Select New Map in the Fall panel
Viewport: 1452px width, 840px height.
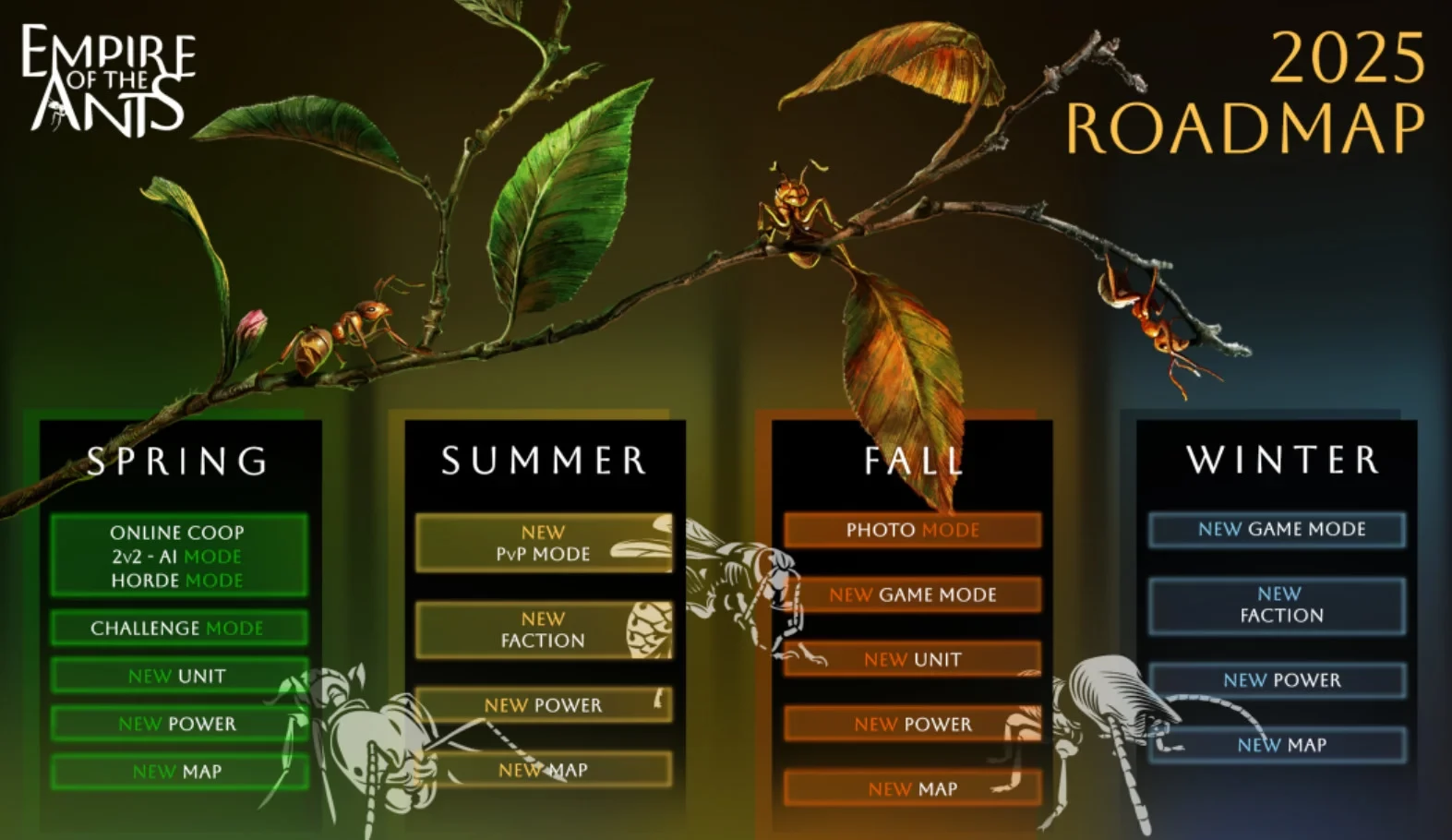pyautogui.click(x=912, y=789)
